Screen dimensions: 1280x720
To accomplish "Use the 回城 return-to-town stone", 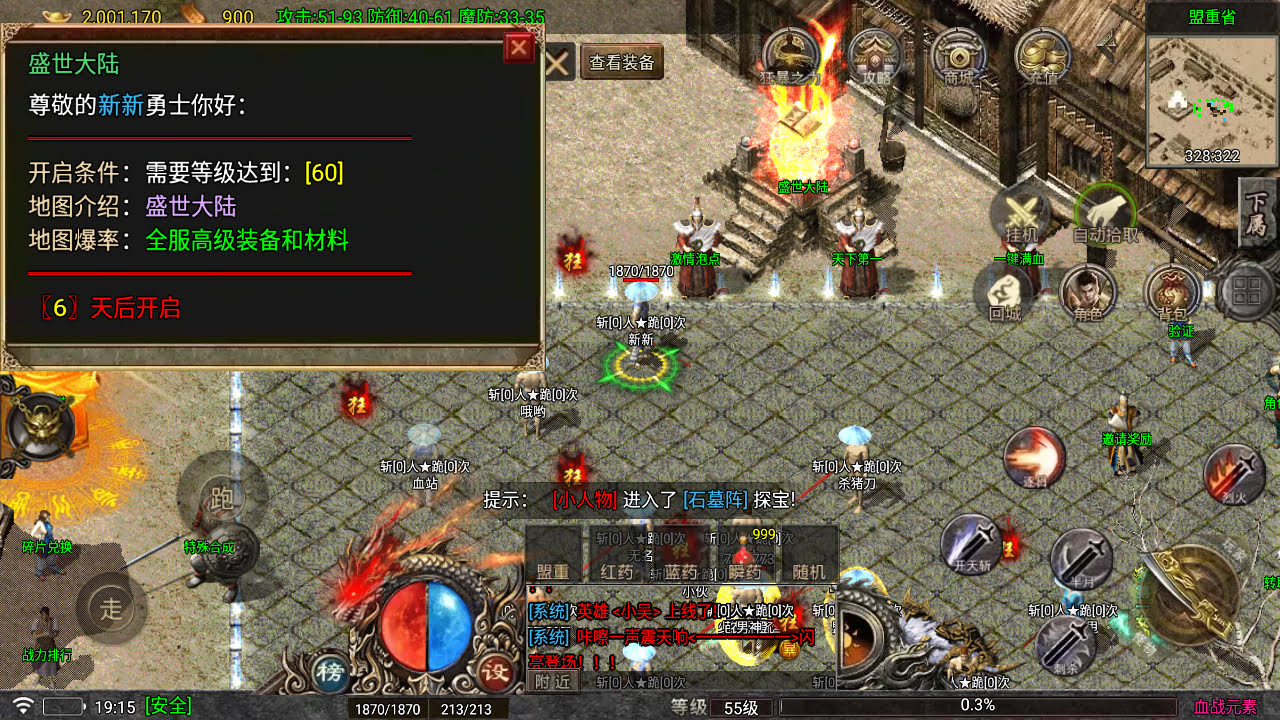I will pyautogui.click(x=1004, y=294).
